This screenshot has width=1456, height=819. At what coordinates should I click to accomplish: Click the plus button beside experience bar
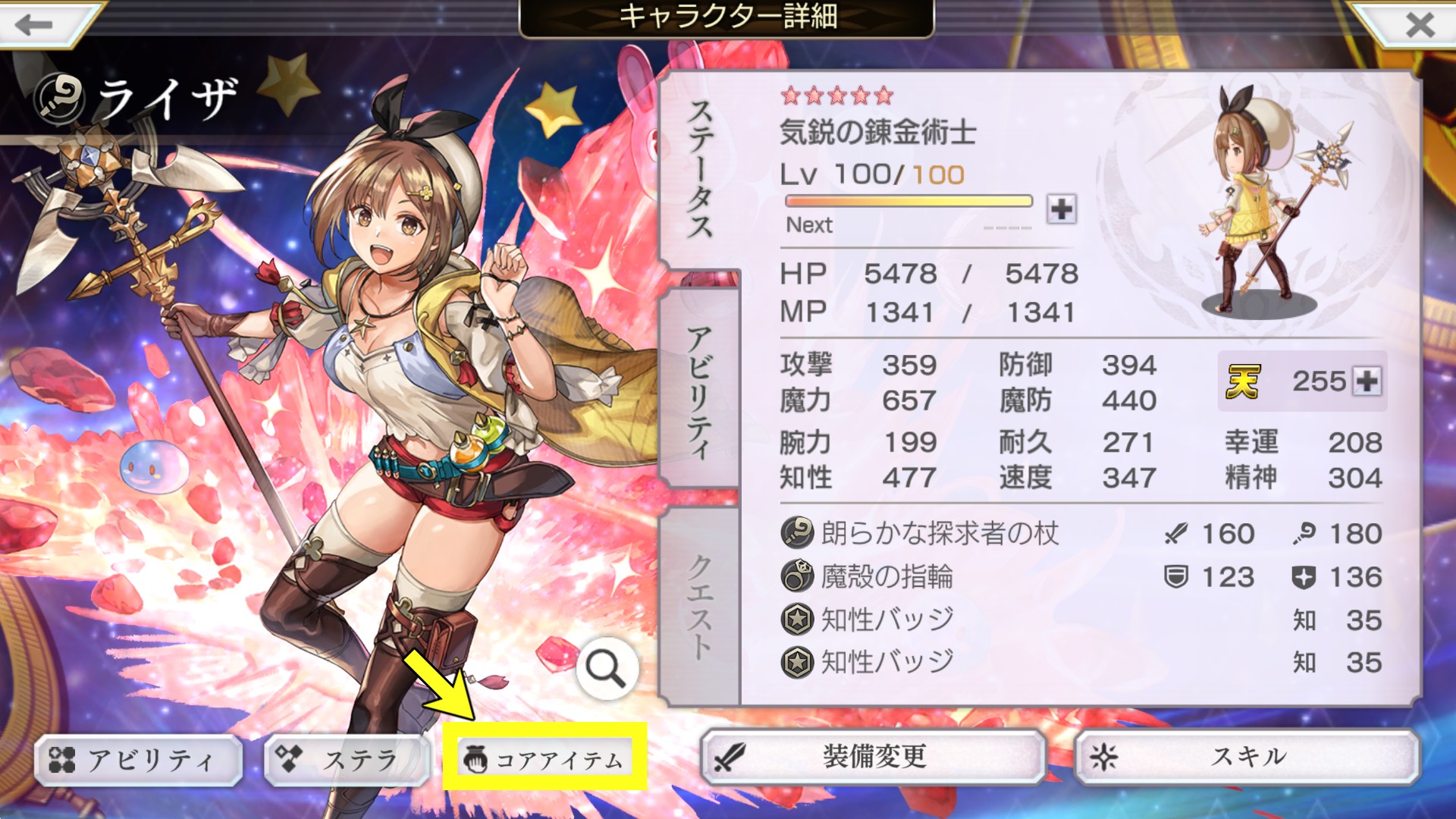pos(1061,209)
